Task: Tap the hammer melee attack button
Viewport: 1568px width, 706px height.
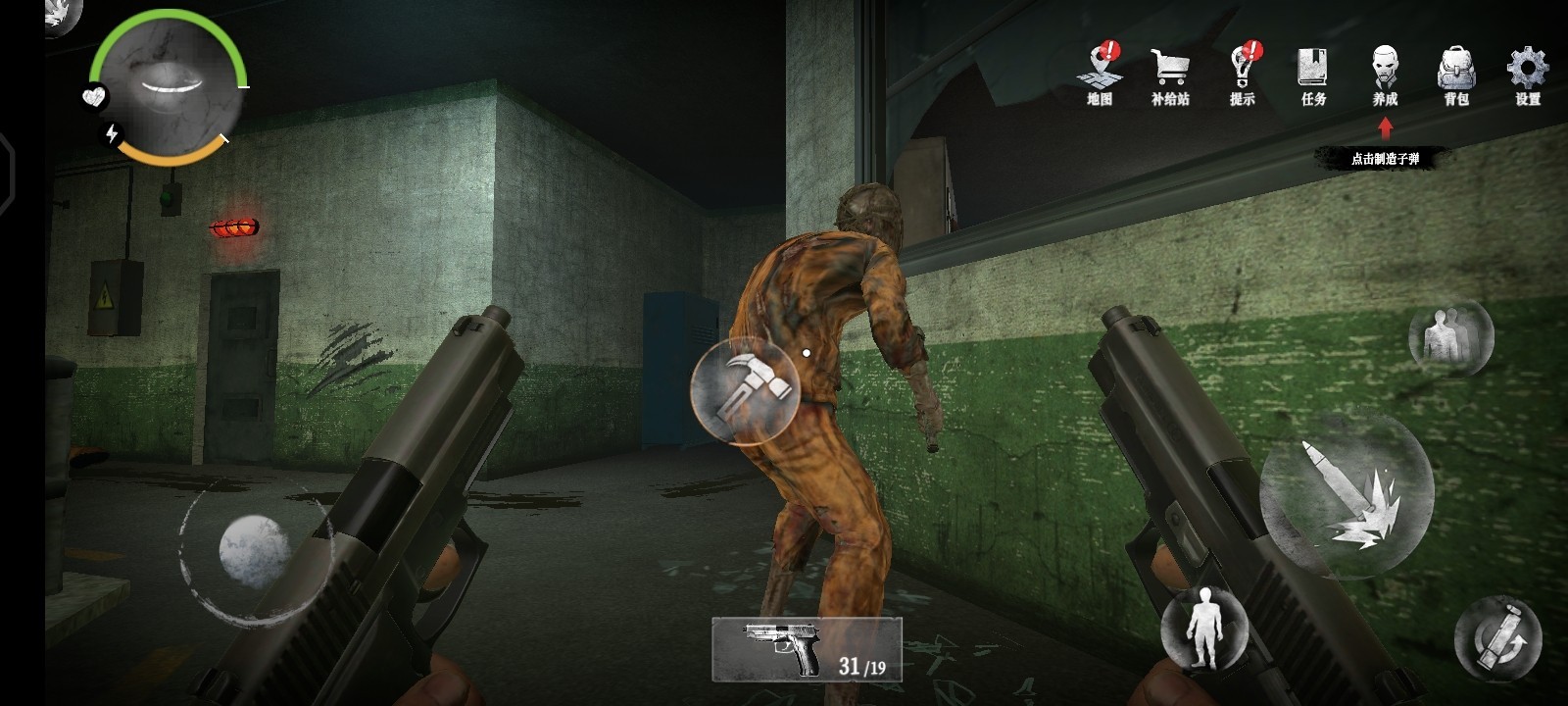Action: (x=744, y=390)
